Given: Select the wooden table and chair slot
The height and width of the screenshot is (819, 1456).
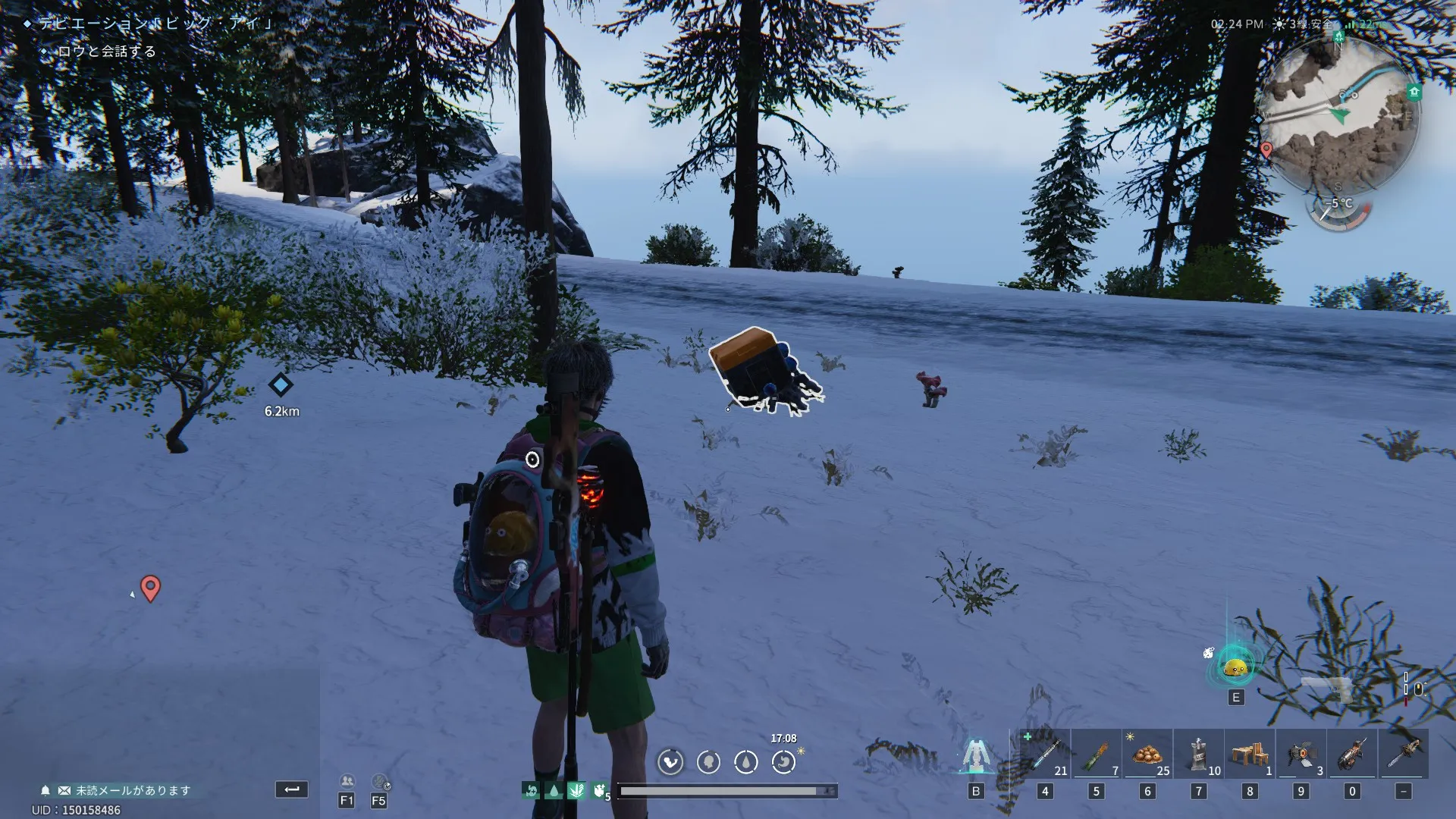Looking at the screenshot, I should [x=1250, y=754].
